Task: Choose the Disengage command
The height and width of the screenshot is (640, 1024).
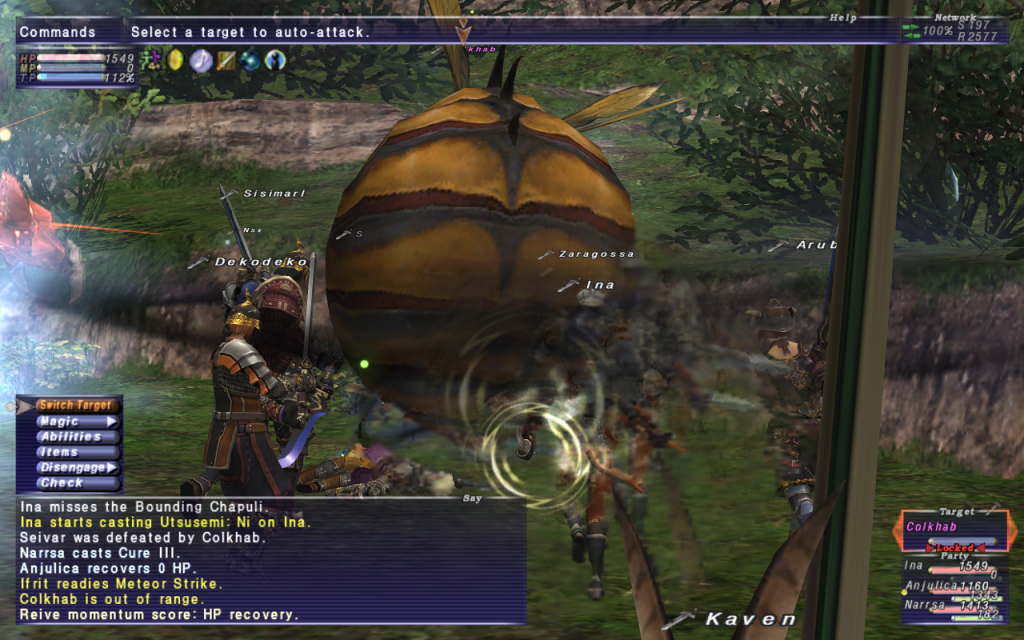Action: 70,467
